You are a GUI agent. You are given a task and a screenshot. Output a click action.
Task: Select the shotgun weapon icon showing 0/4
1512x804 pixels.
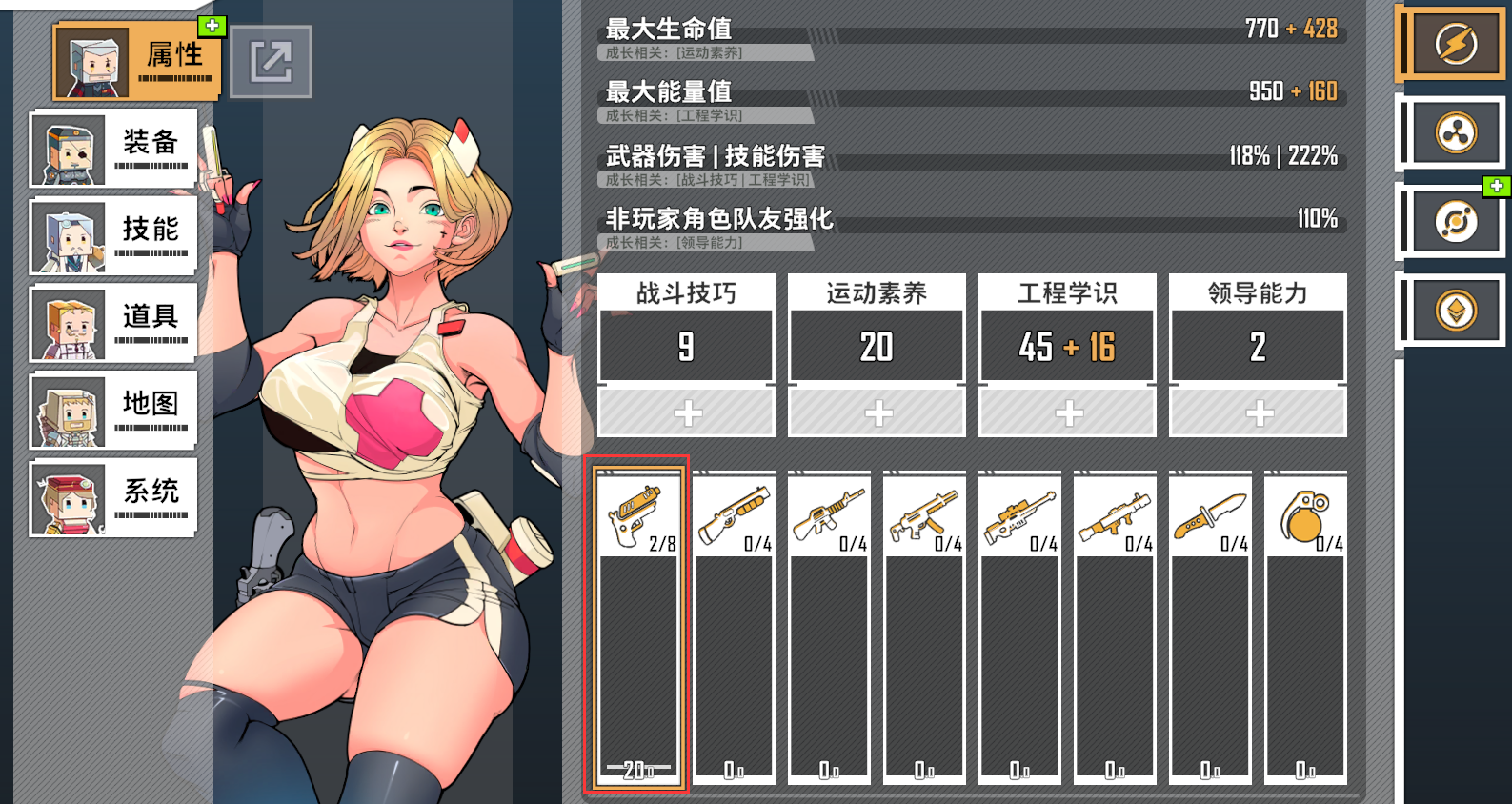pyautogui.click(x=734, y=514)
